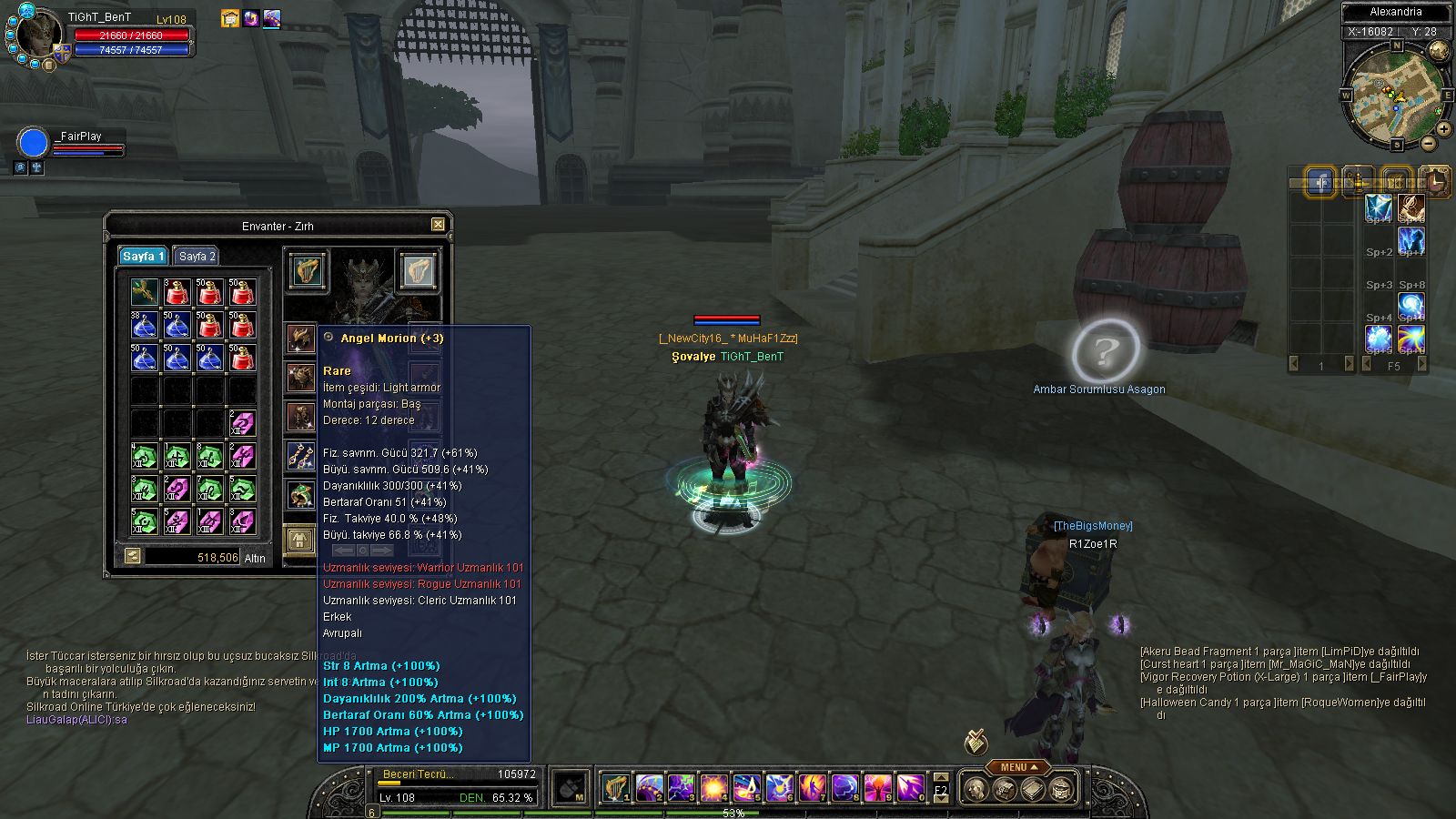
Task: Activate the harp skill in hotbar slot 1
Action: click(x=616, y=787)
